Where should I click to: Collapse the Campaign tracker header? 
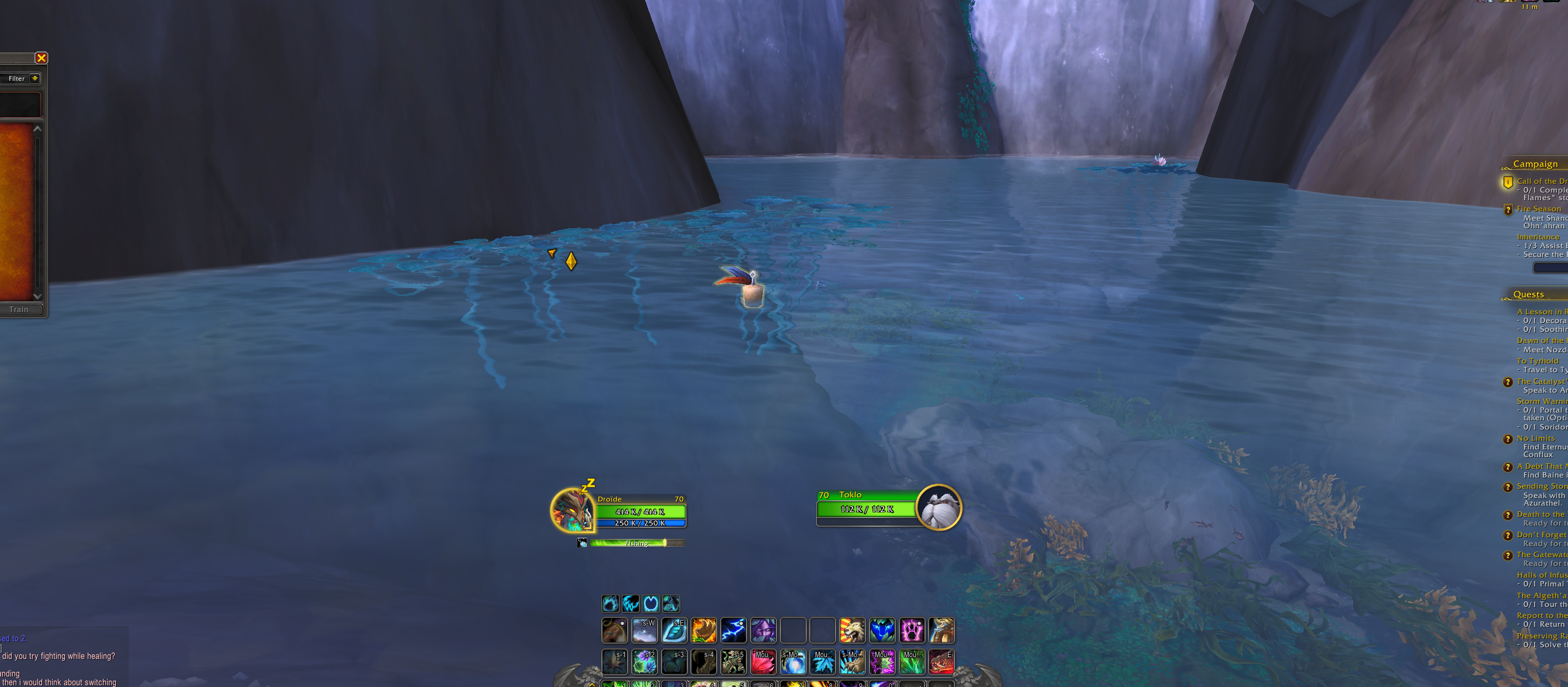pyautogui.click(x=1535, y=164)
